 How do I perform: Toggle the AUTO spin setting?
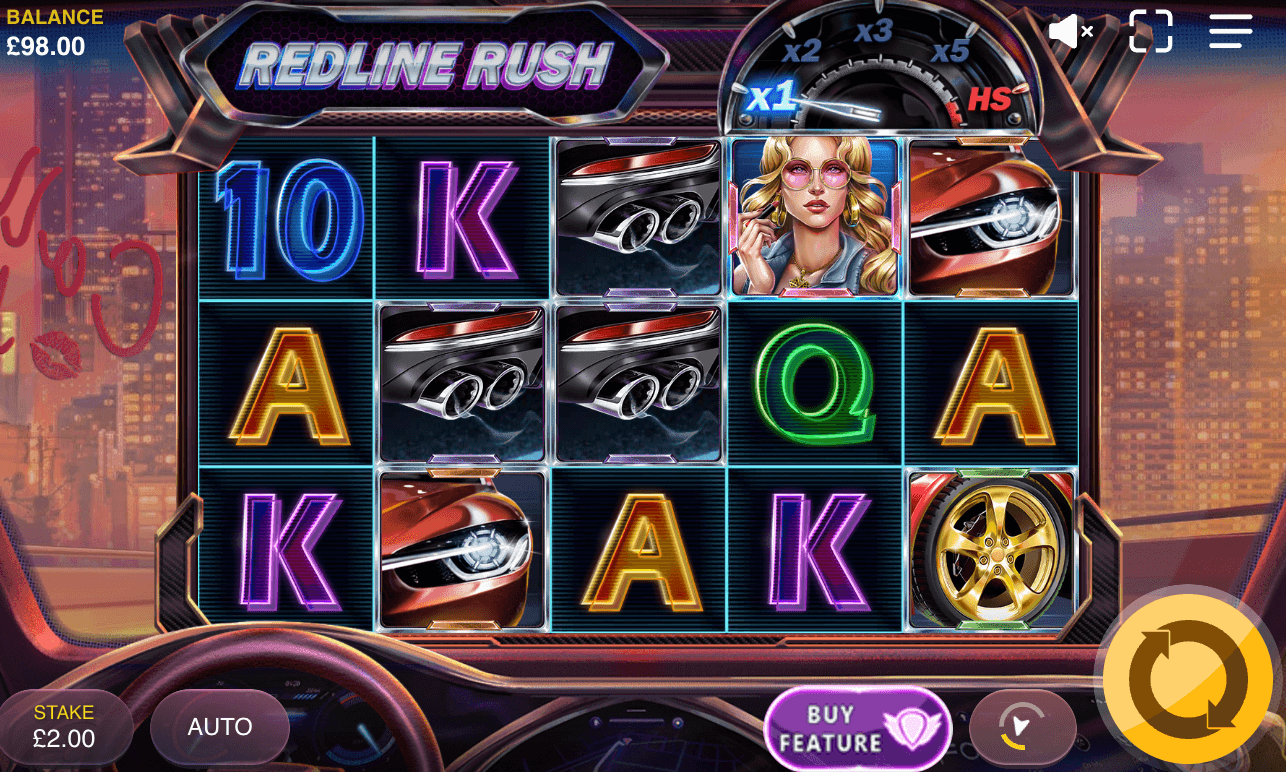click(x=218, y=726)
